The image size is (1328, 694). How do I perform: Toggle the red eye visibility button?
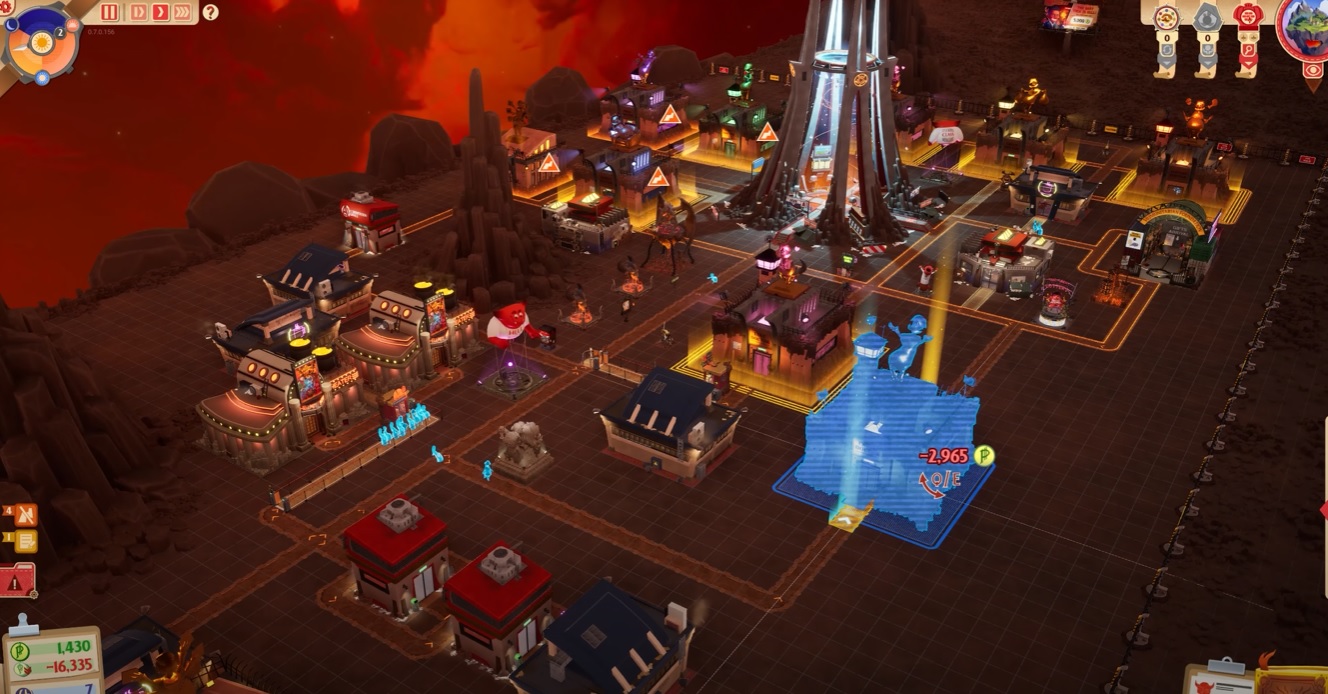(1313, 71)
